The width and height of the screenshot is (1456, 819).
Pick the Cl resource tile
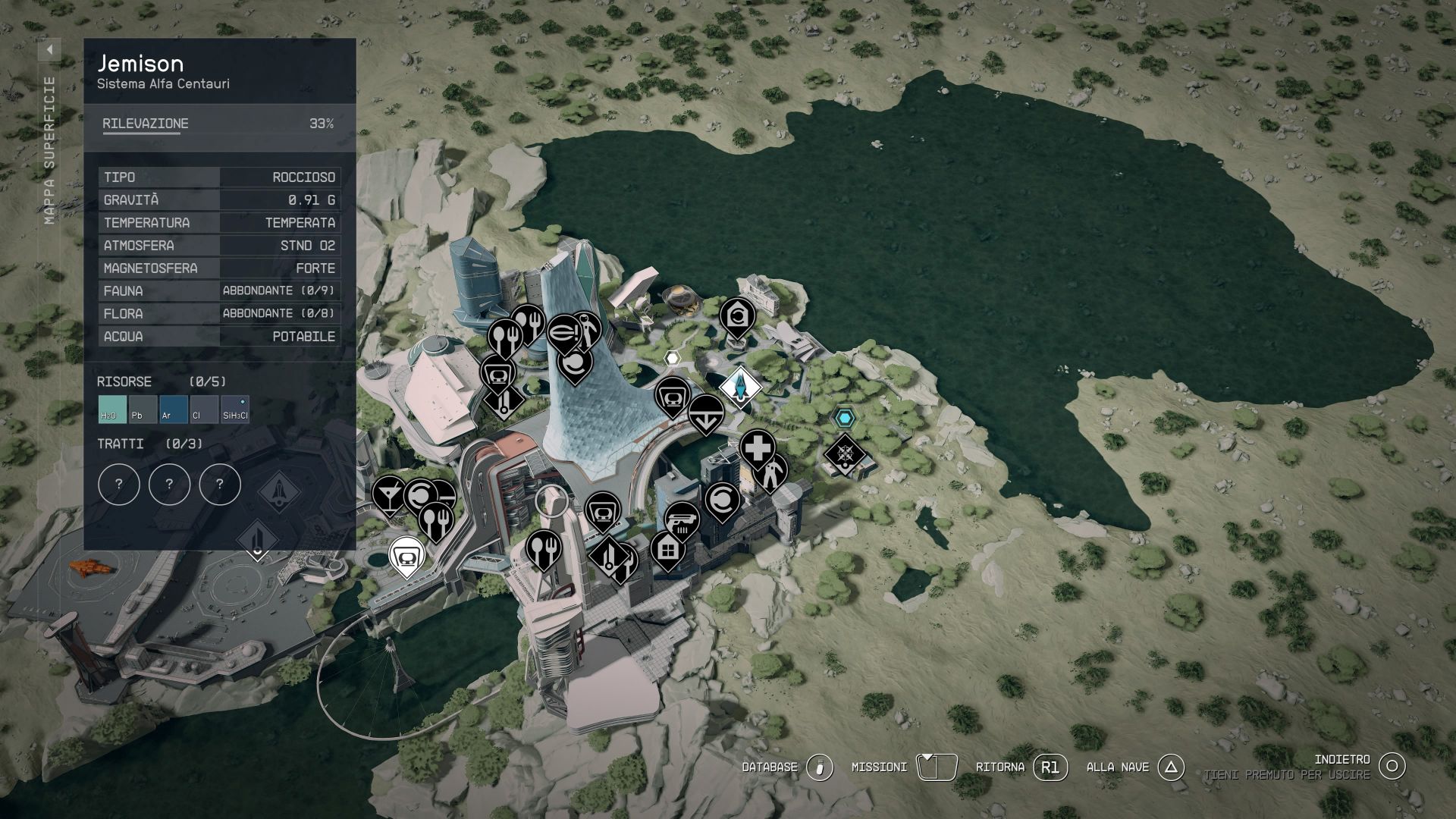pyautogui.click(x=203, y=409)
